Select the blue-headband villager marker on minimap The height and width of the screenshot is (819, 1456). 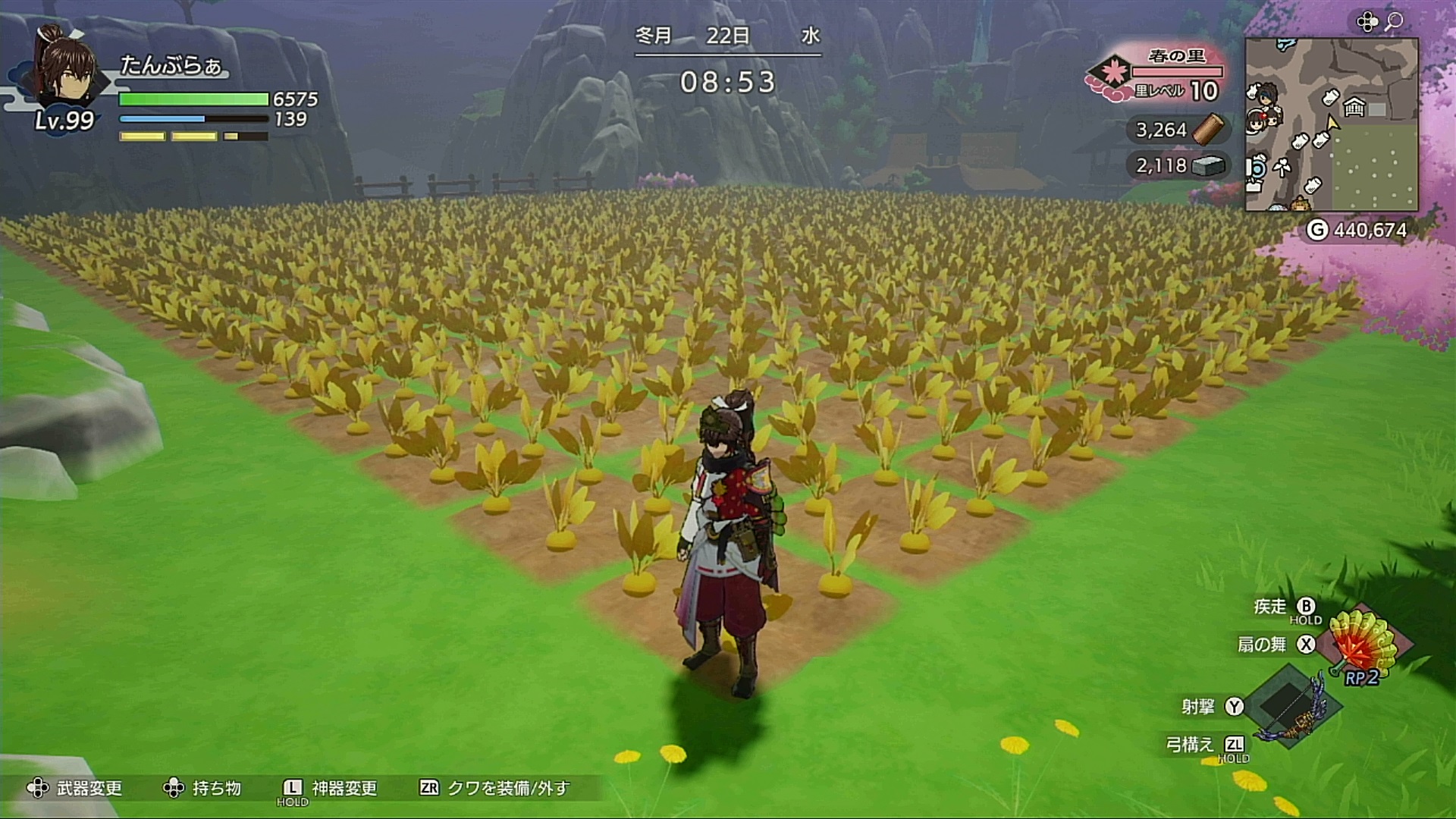point(1265,95)
